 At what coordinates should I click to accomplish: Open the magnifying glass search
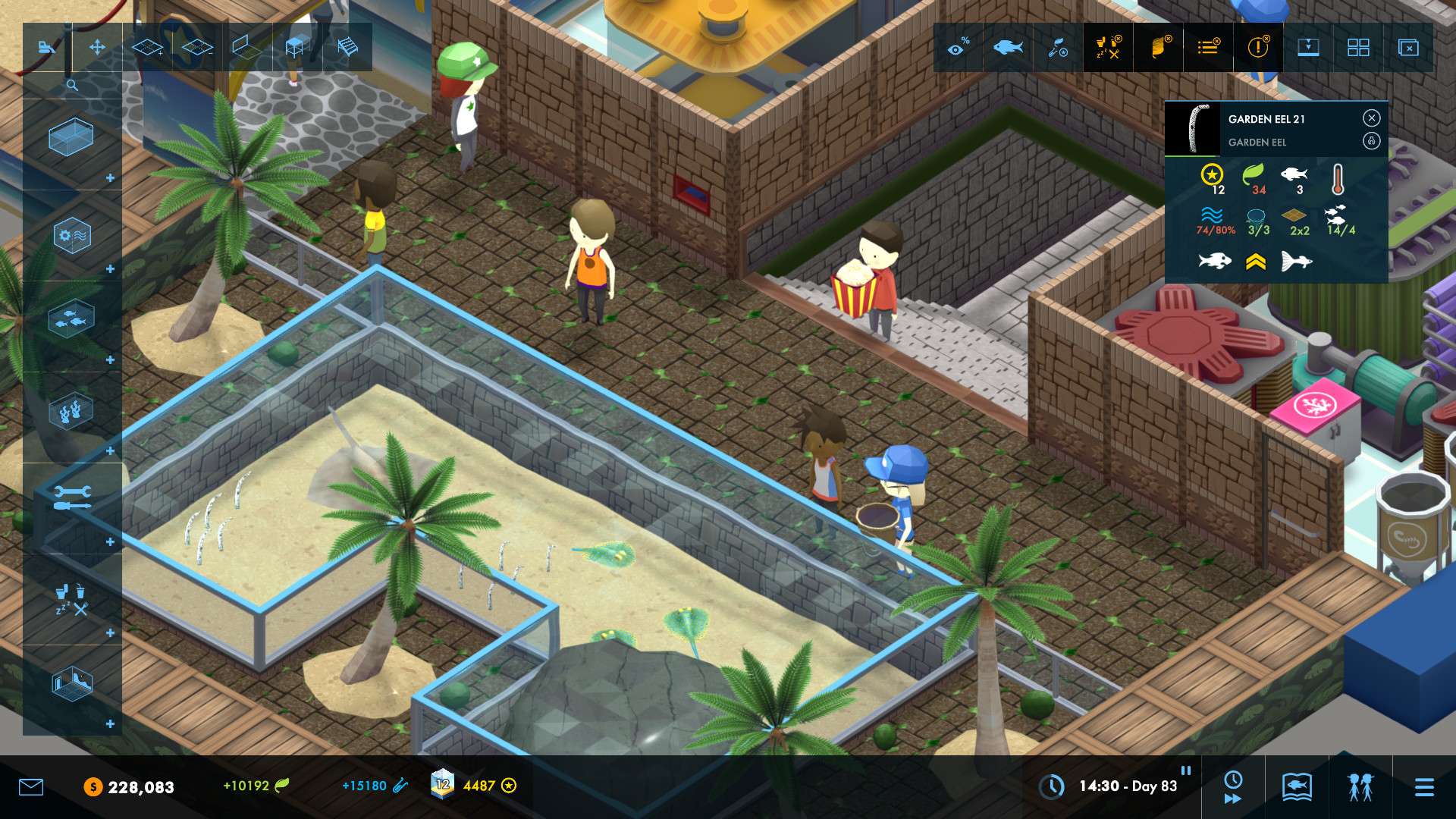72,85
